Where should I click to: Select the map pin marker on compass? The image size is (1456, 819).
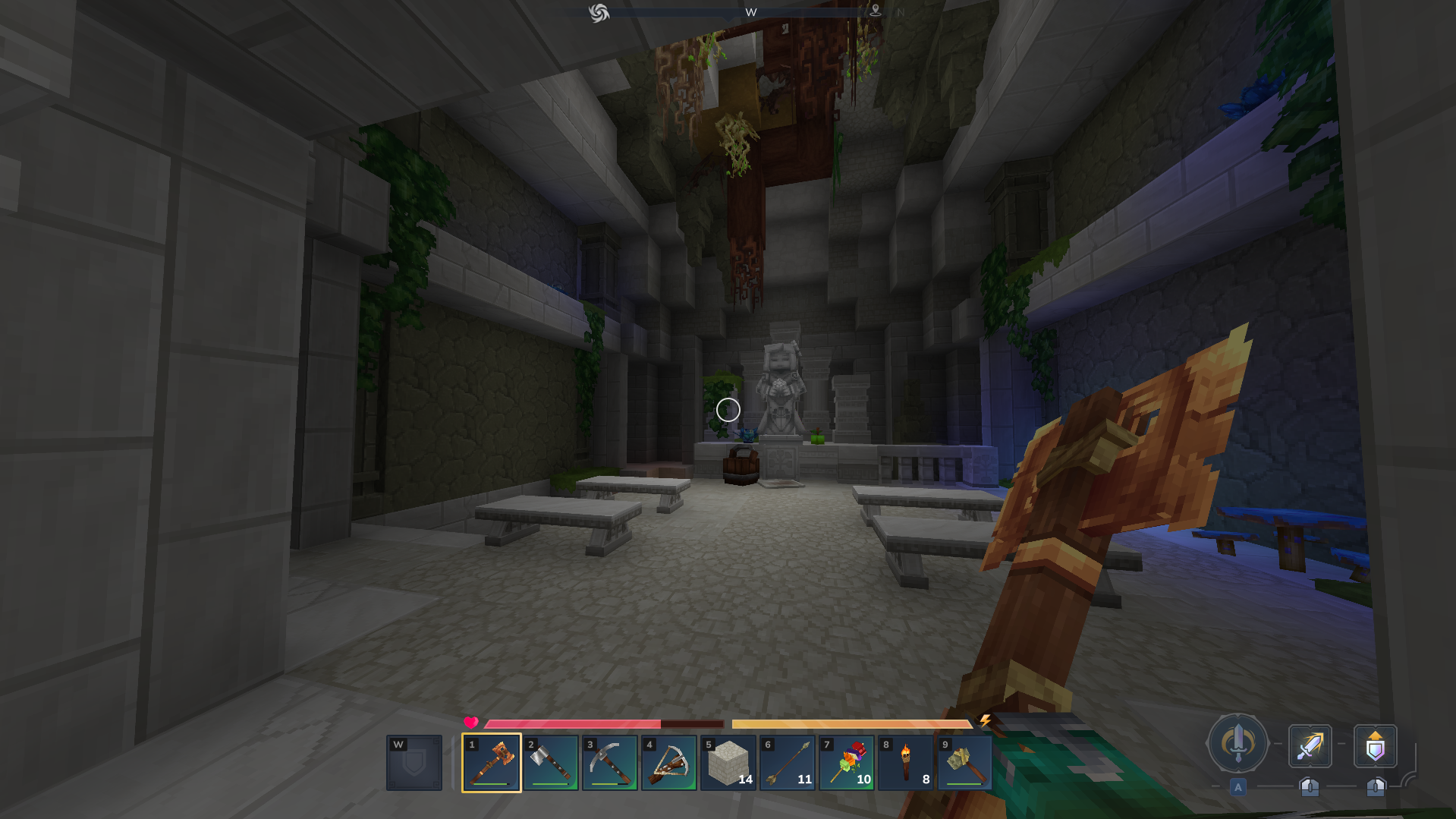tap(875, 11)
